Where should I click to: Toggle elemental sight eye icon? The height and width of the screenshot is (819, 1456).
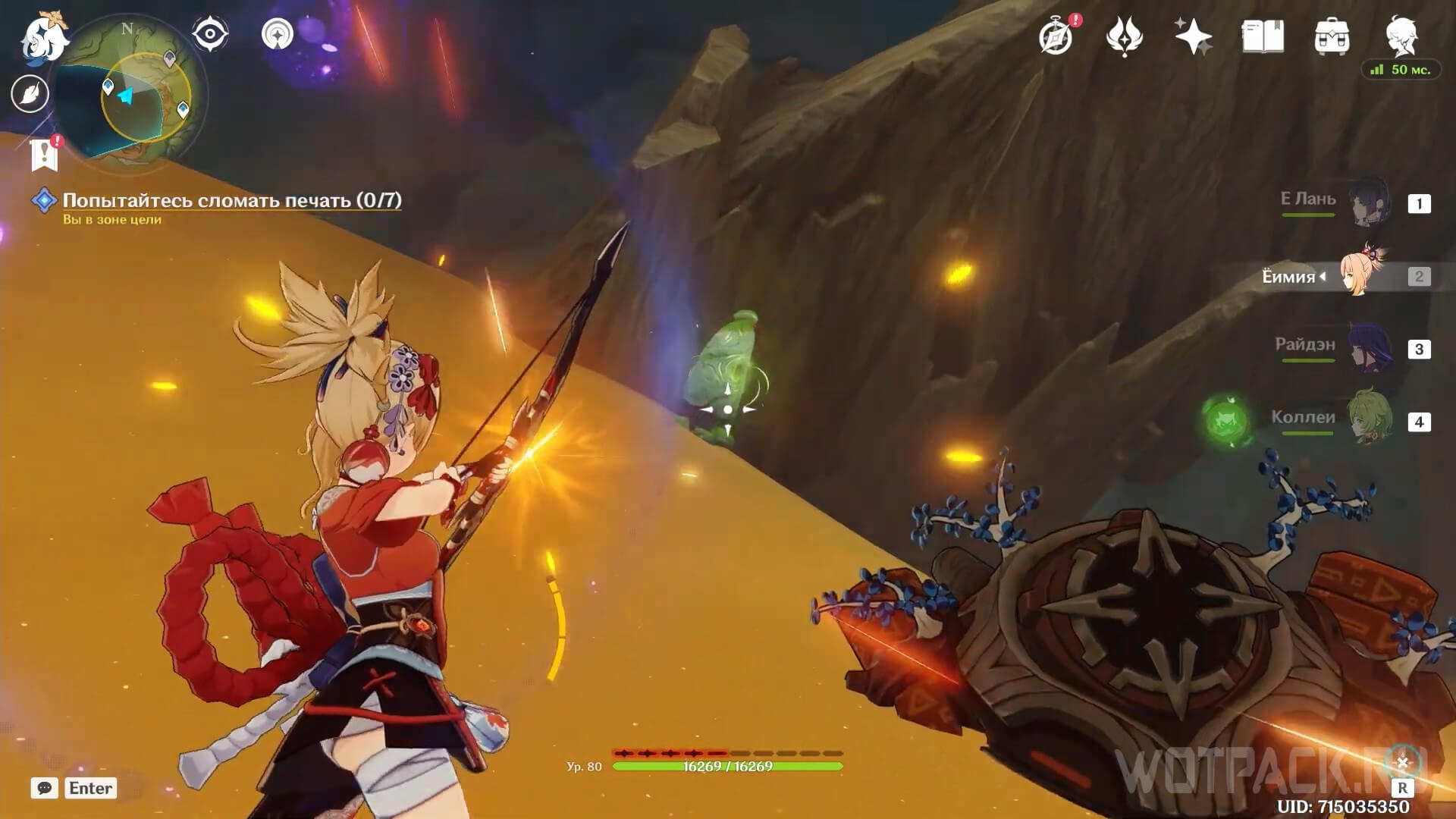coord(210,34)
